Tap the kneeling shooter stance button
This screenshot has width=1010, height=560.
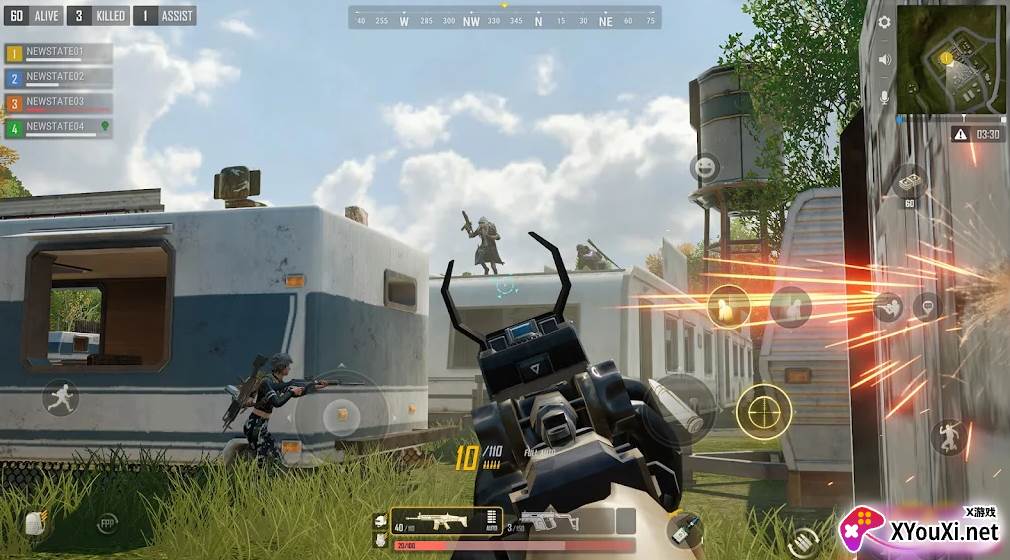click(x=888, y=307)
